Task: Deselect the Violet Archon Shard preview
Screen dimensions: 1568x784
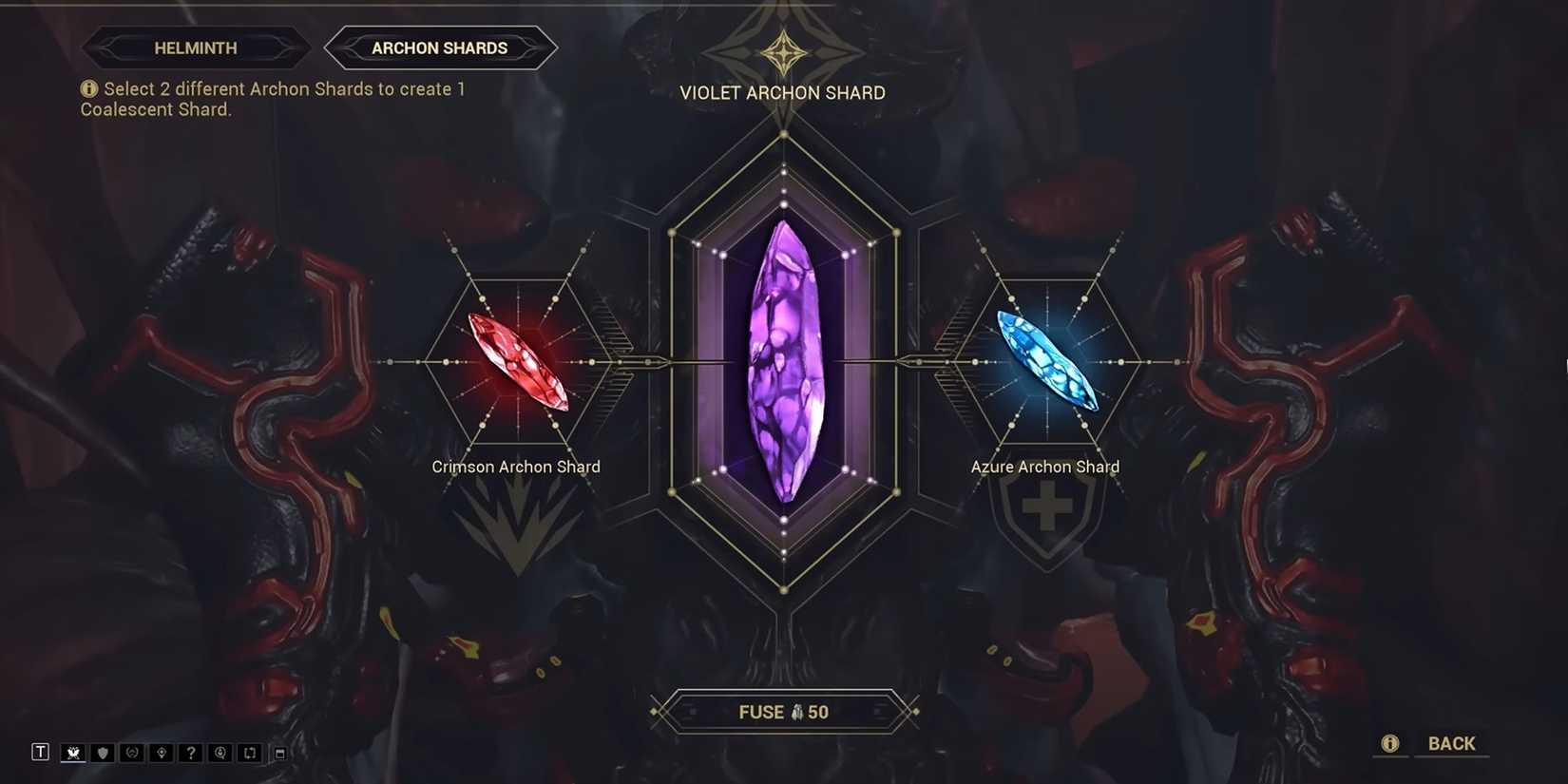Action: point(784,361)
